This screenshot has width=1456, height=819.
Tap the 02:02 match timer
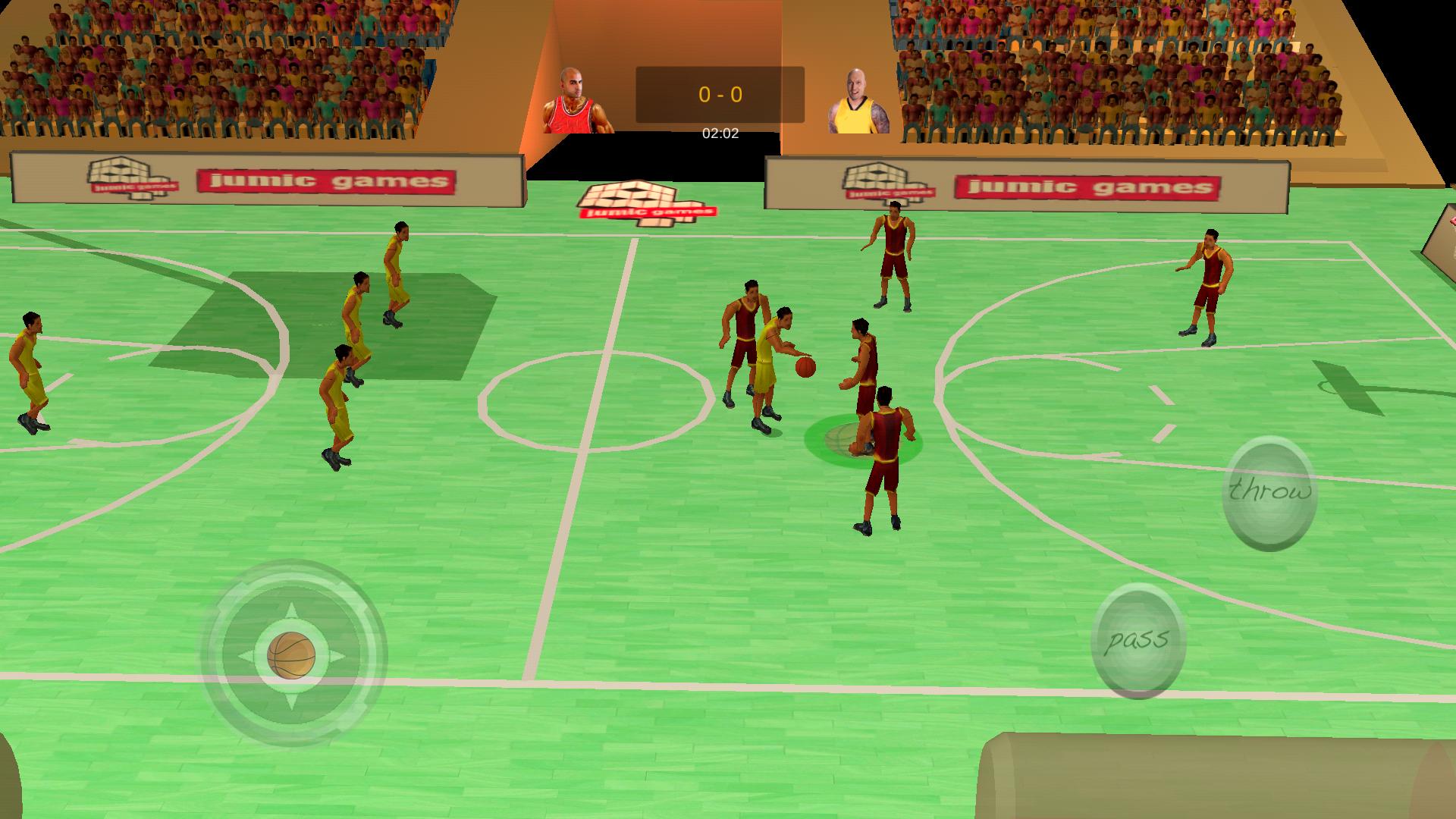tap(719, 133)
